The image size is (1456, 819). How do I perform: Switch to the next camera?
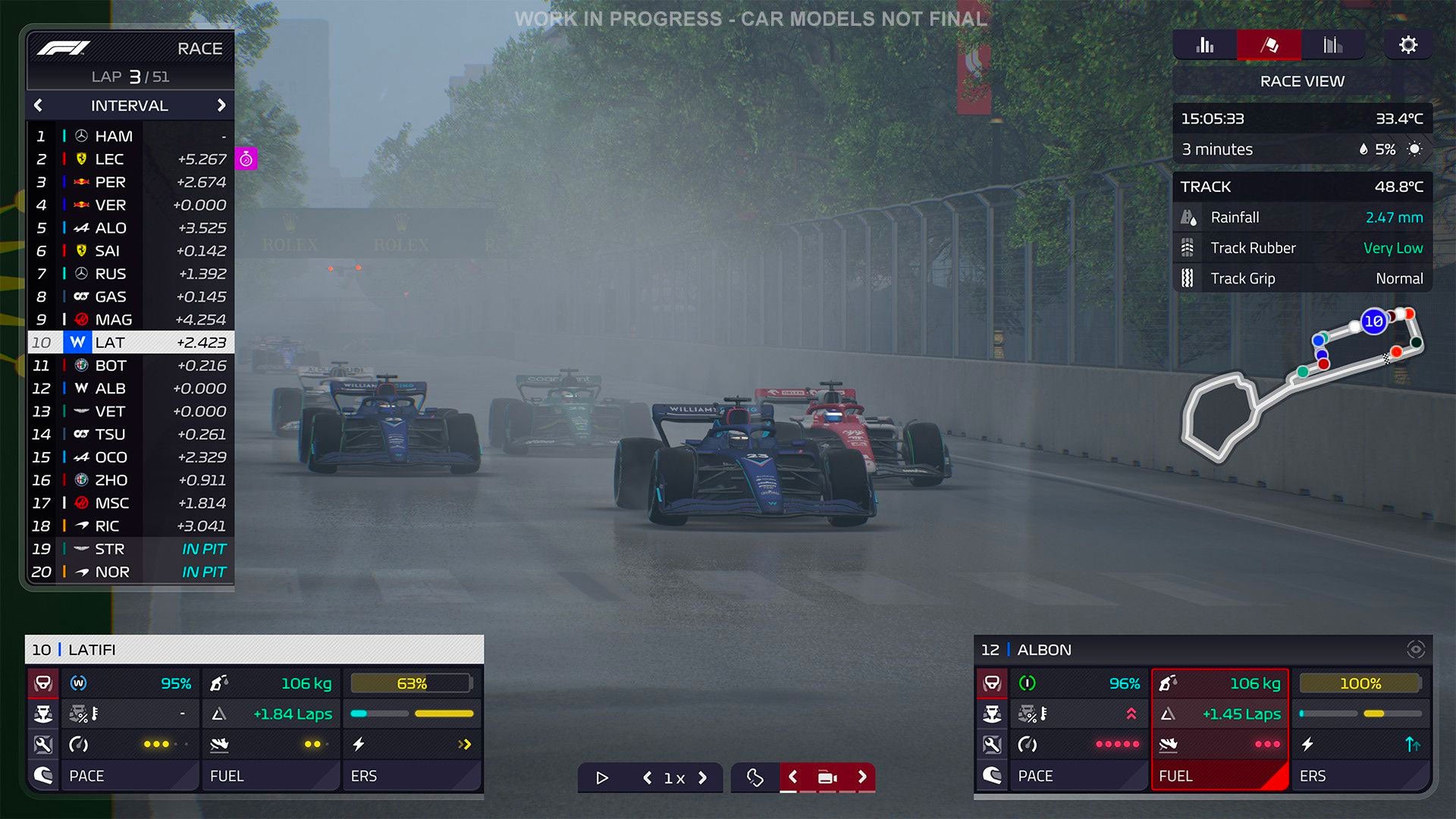tap(861, 777)
